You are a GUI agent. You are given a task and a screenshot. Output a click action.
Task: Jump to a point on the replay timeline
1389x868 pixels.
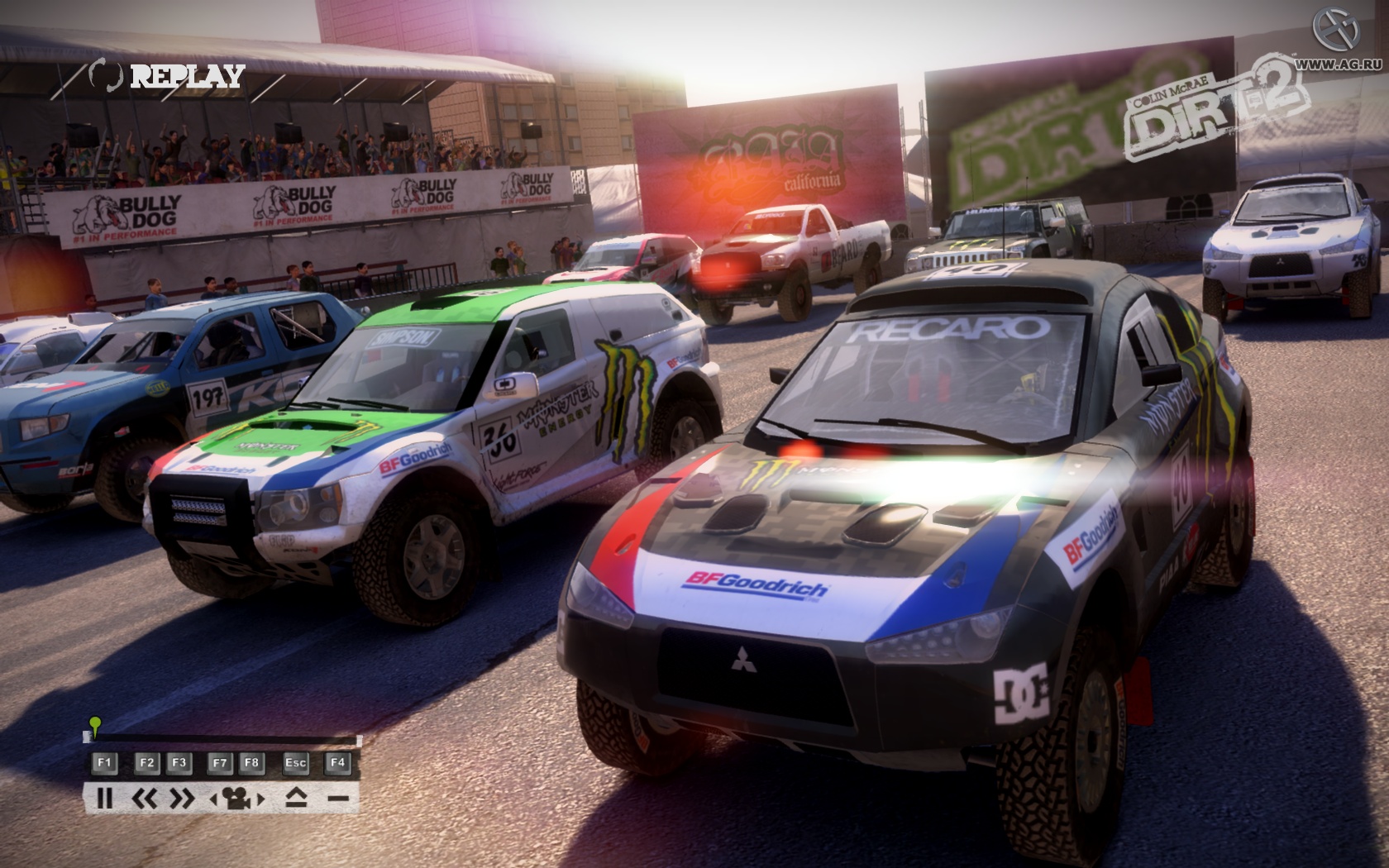pyautogui.click(x=223, y=738)
